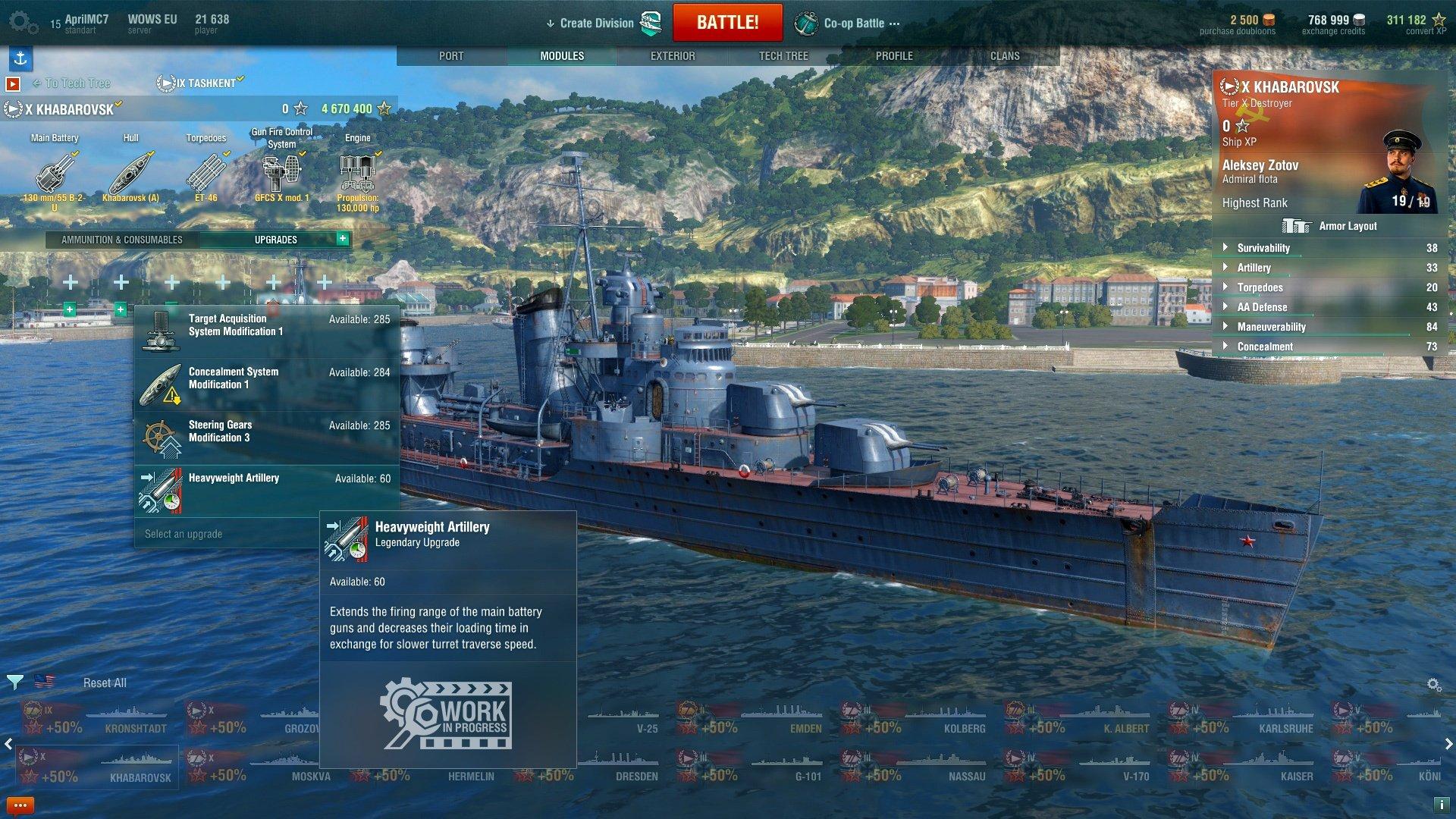The image size is (1456, 819).
Task: Expand the Survivability stats section
Action: click(1263, 248)
